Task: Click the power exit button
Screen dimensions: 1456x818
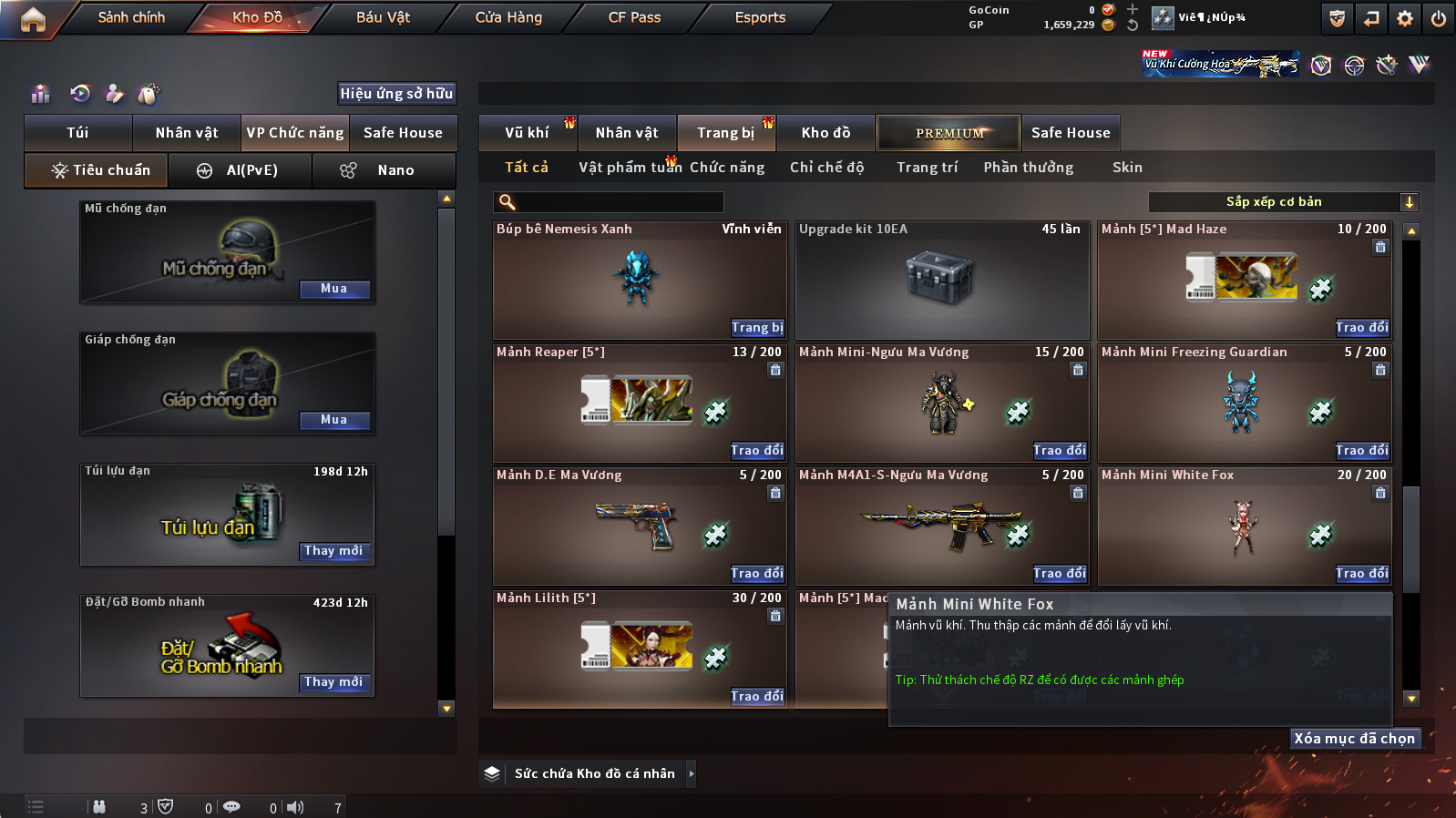Action: [1439, 18]
